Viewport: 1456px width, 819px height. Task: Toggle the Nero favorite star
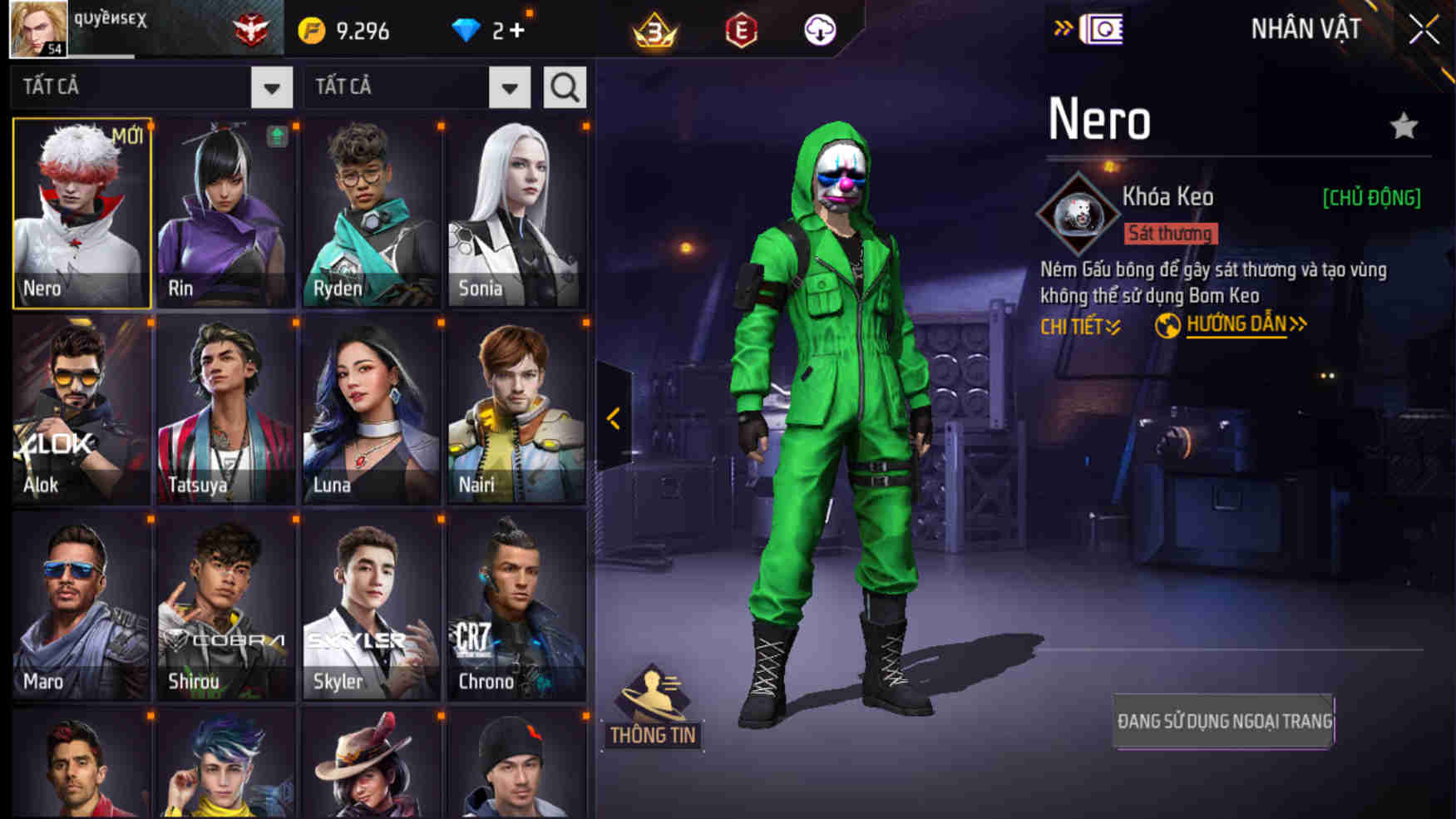(x=1405, y=125)
